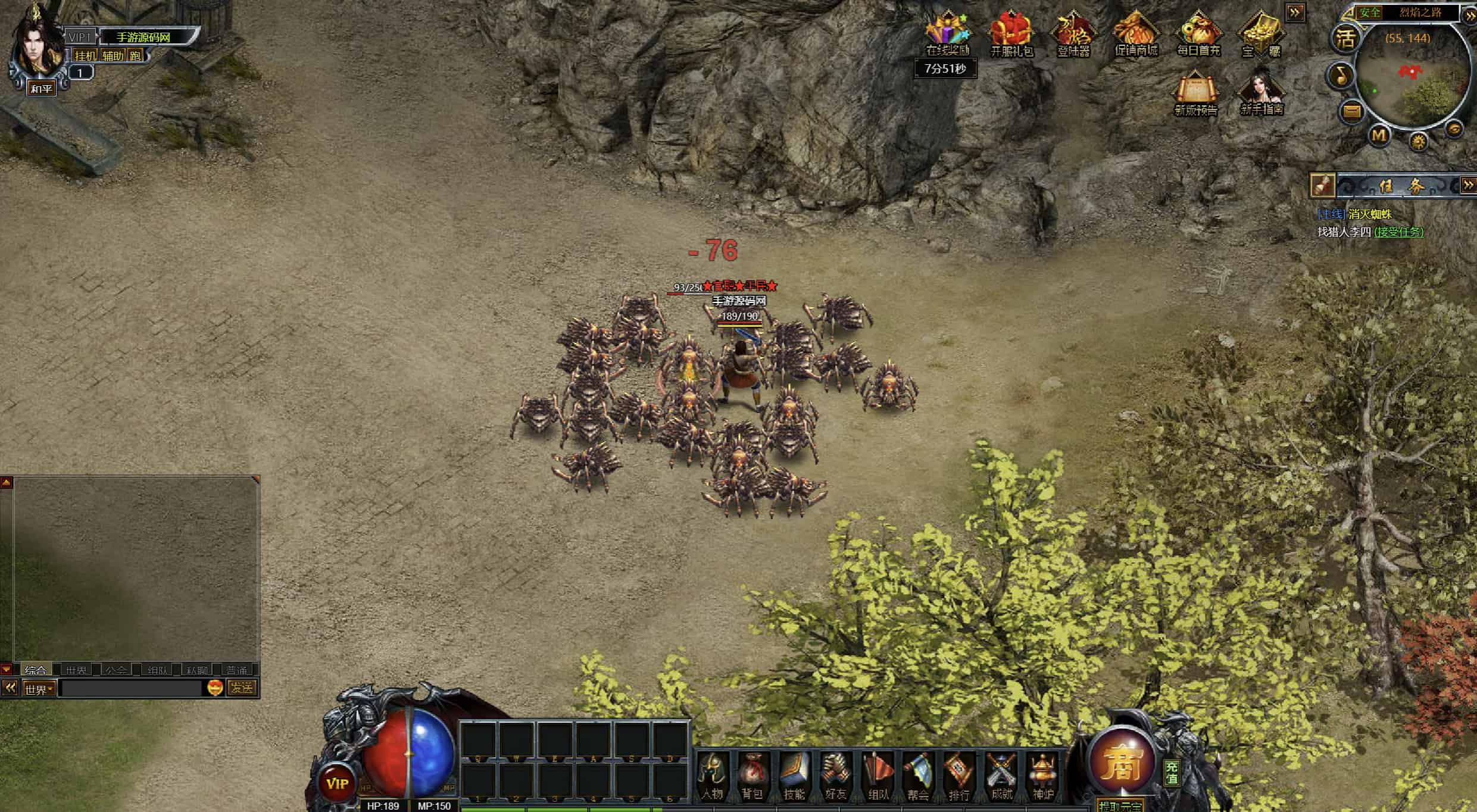Open the 人物 character panel
Viewport: 1477px width, 812px height.
pyautogui.click(x=713, y=776)
